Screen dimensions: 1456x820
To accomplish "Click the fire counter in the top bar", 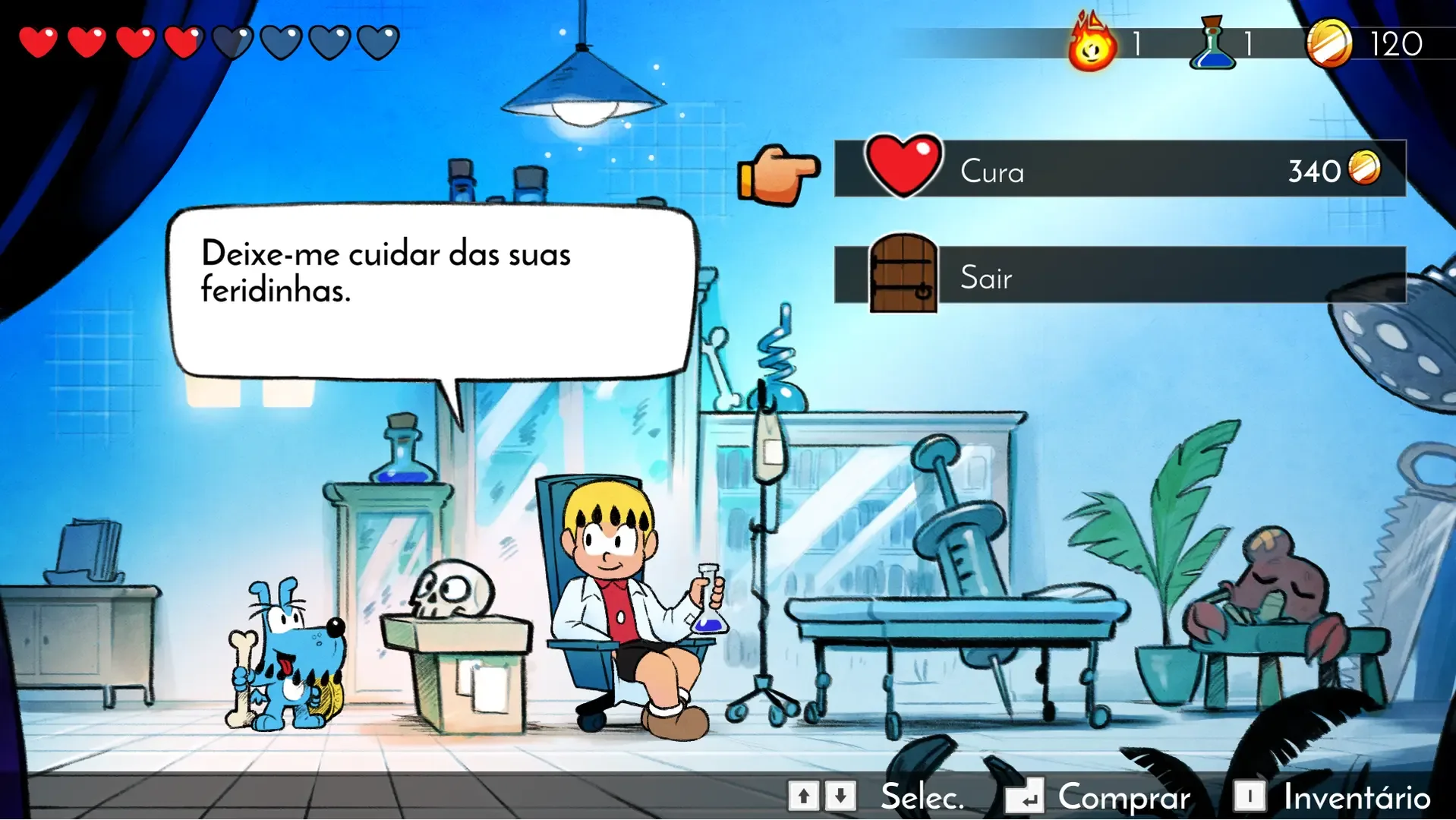I will [x=1091, y=43].
